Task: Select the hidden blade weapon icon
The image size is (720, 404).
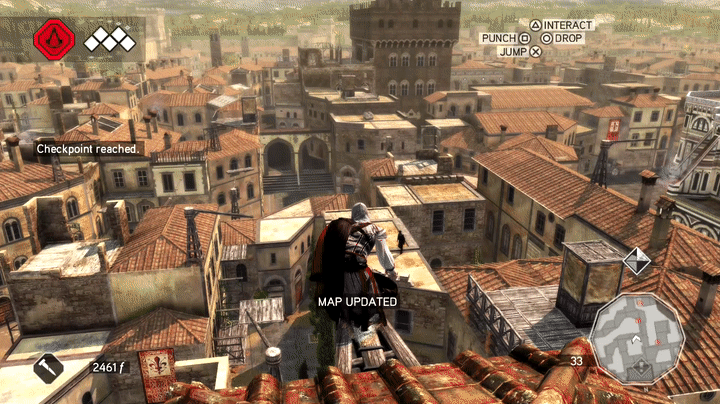Action: point(48,368)
